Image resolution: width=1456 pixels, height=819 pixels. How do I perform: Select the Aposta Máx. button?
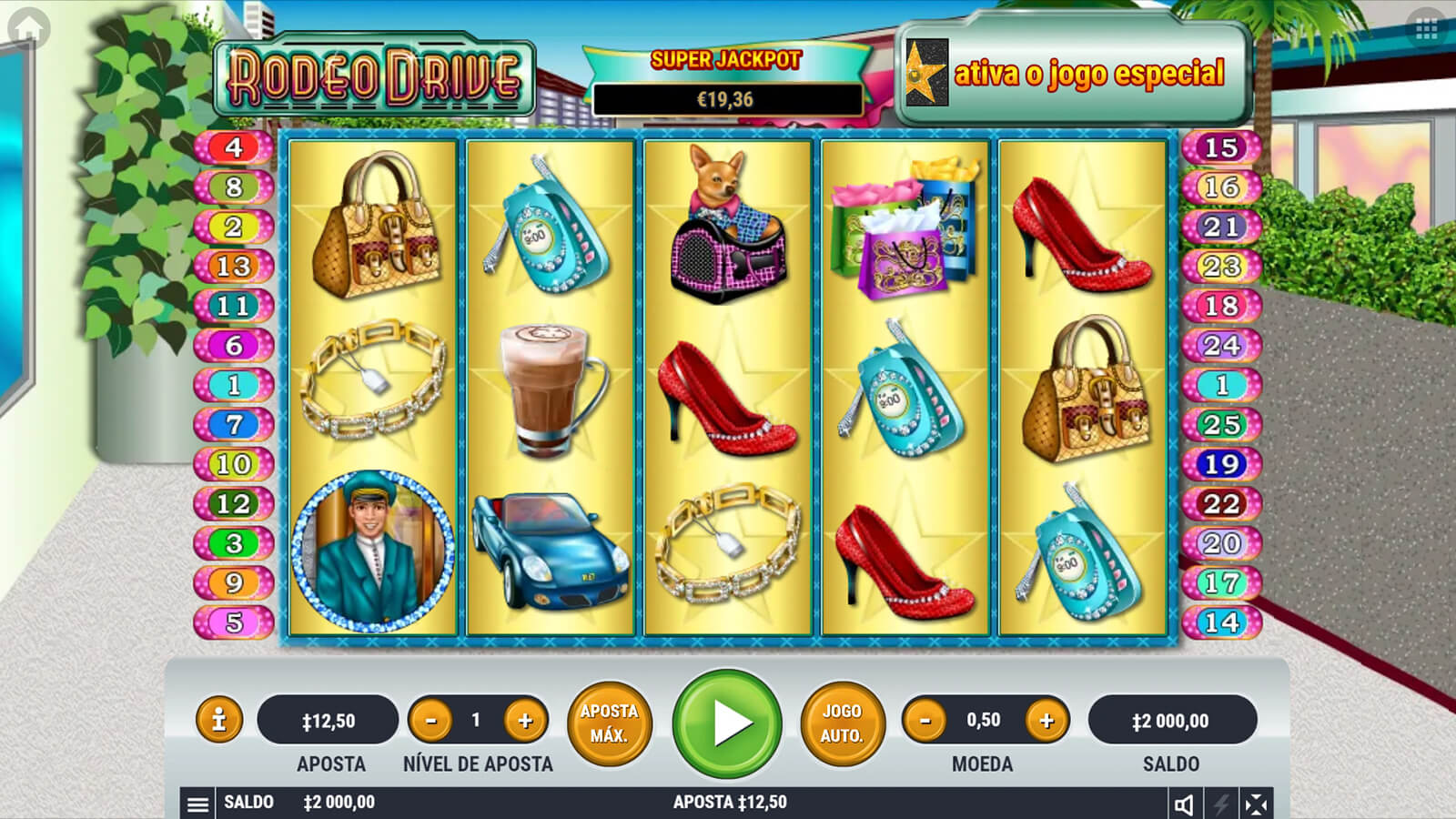point(609,723)
